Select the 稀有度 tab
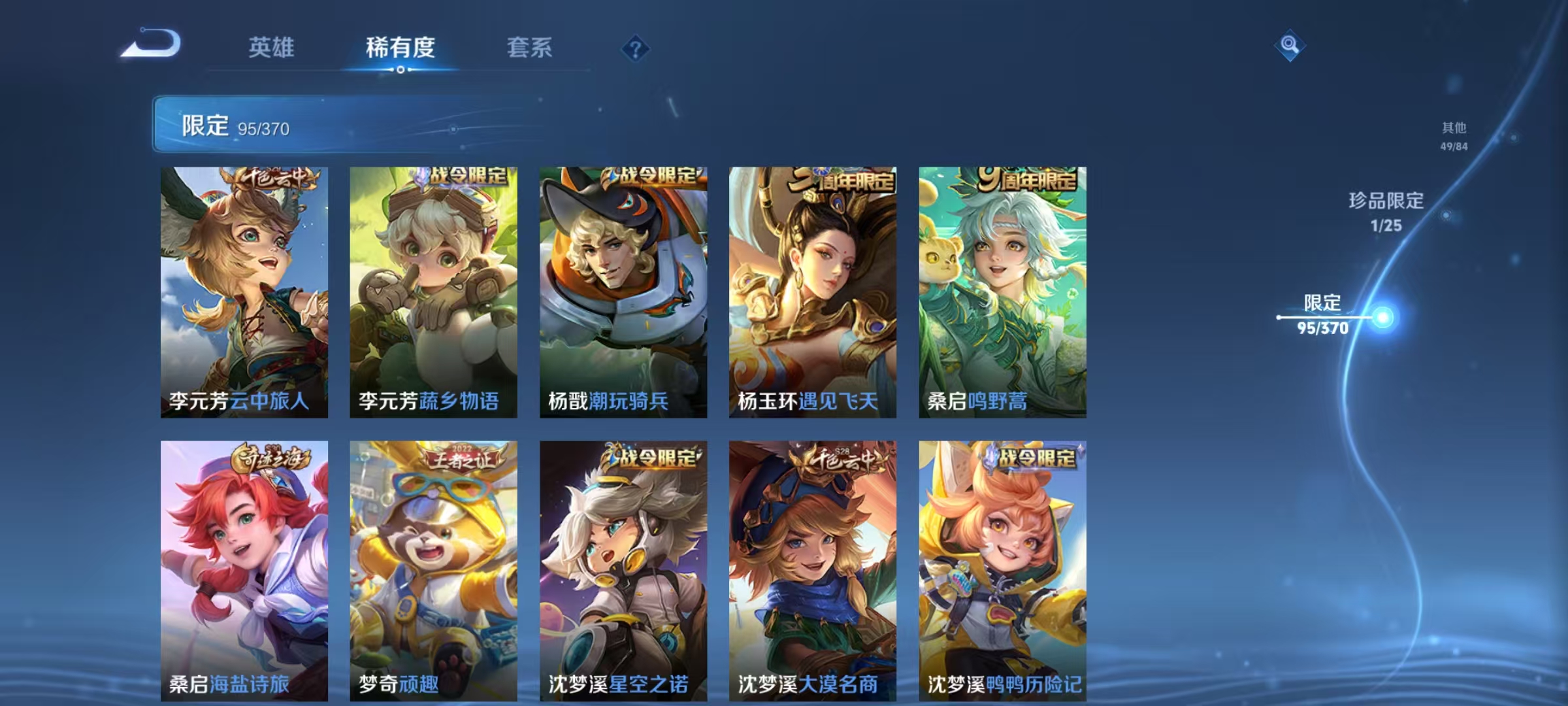 (401, 47)
